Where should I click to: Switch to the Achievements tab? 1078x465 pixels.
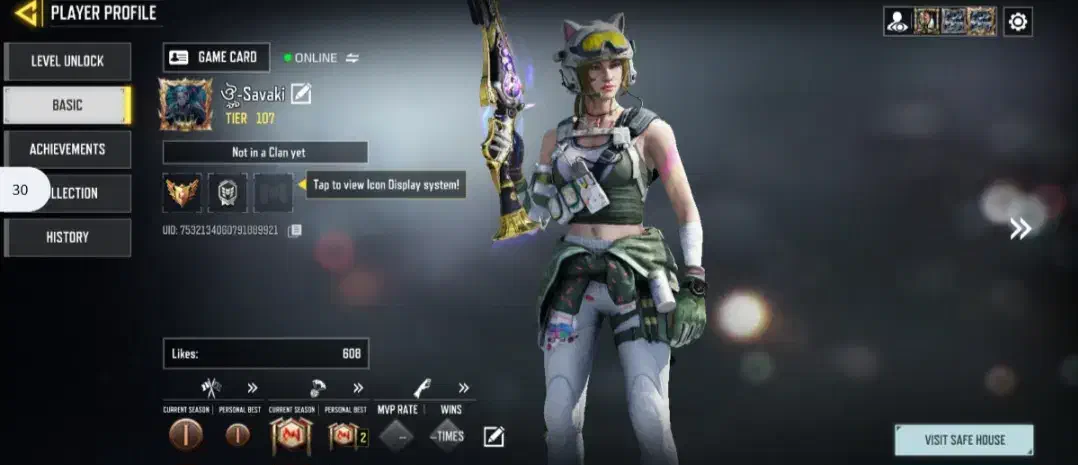click(x=67, y=149)
